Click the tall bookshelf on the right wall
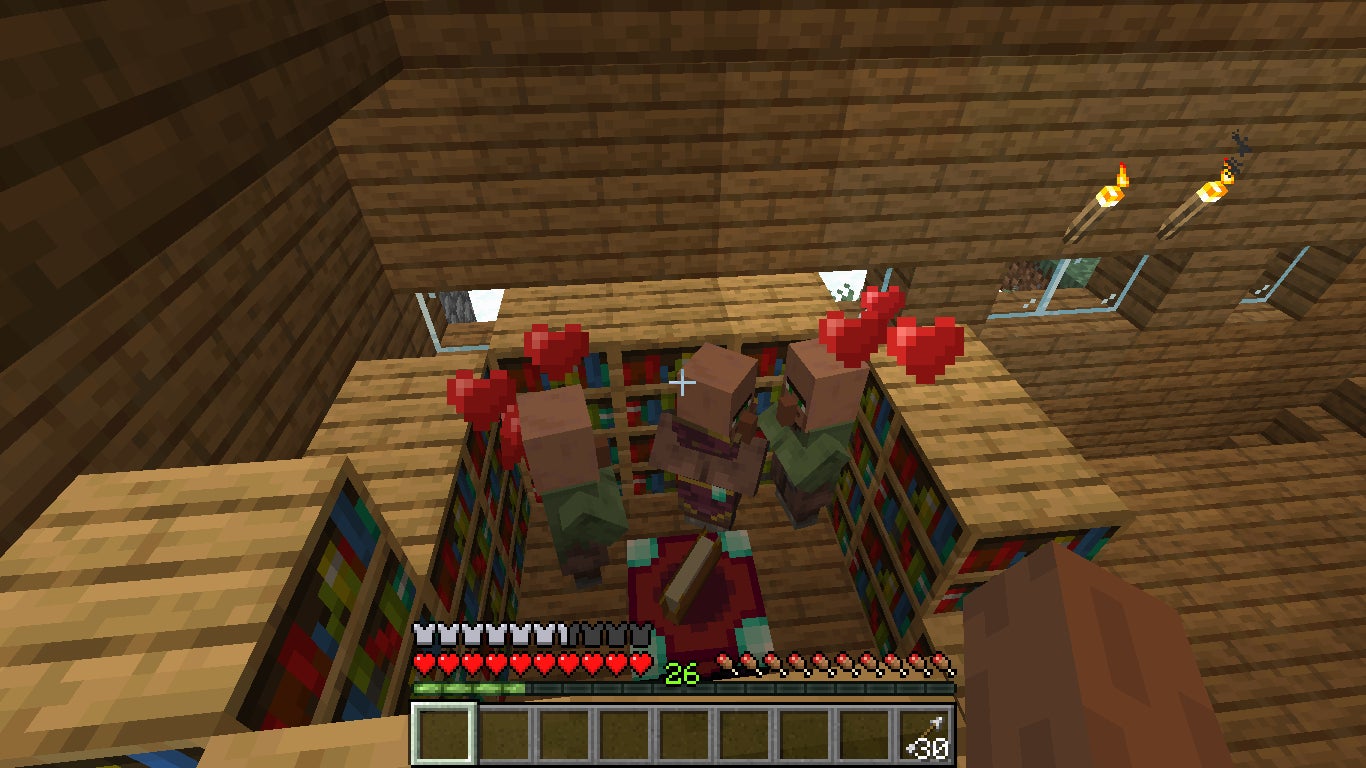The height and width of the screenshot is (768, 1366). (895, 500)
